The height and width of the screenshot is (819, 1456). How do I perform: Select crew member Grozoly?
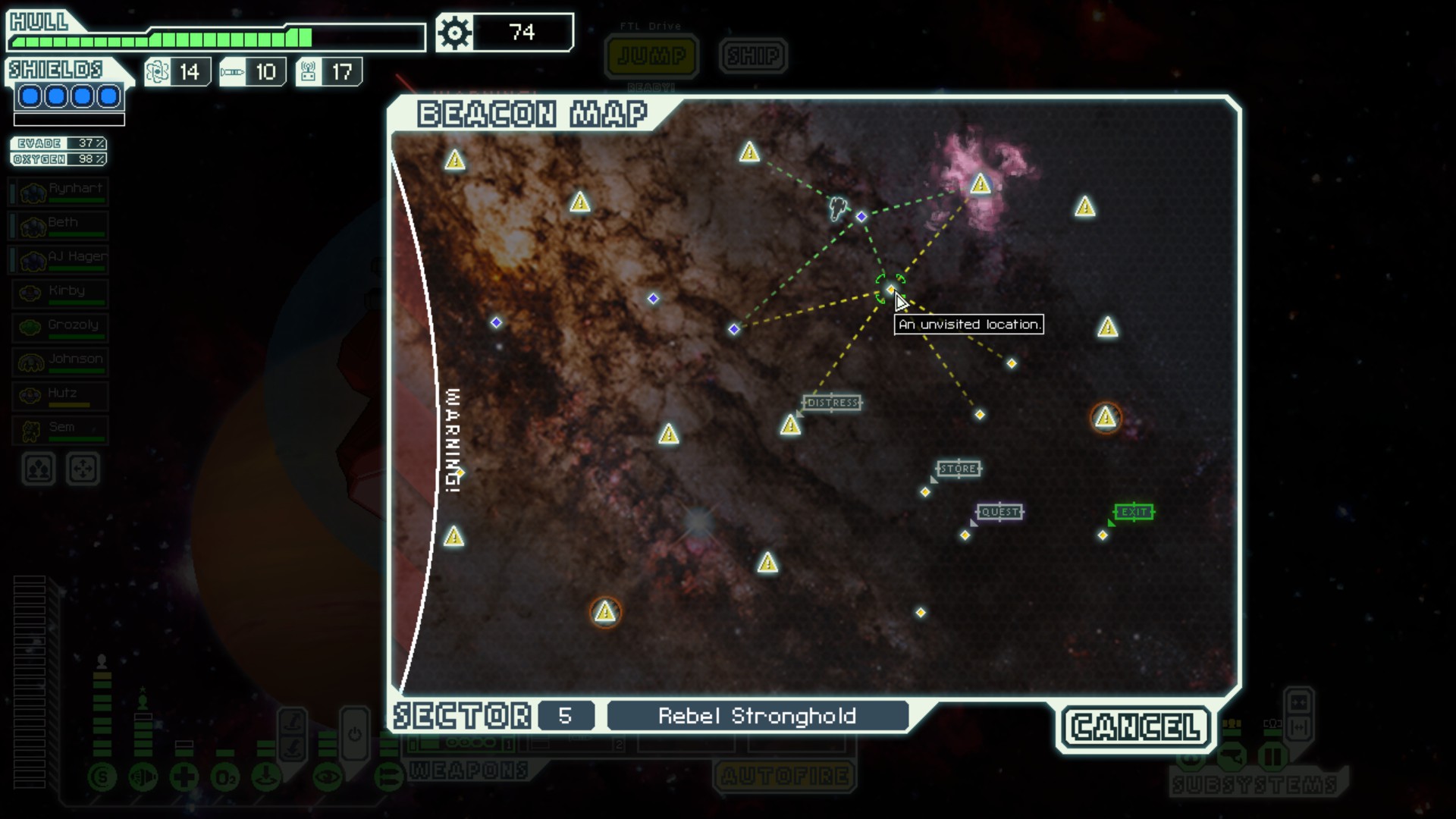click(59, 329)
